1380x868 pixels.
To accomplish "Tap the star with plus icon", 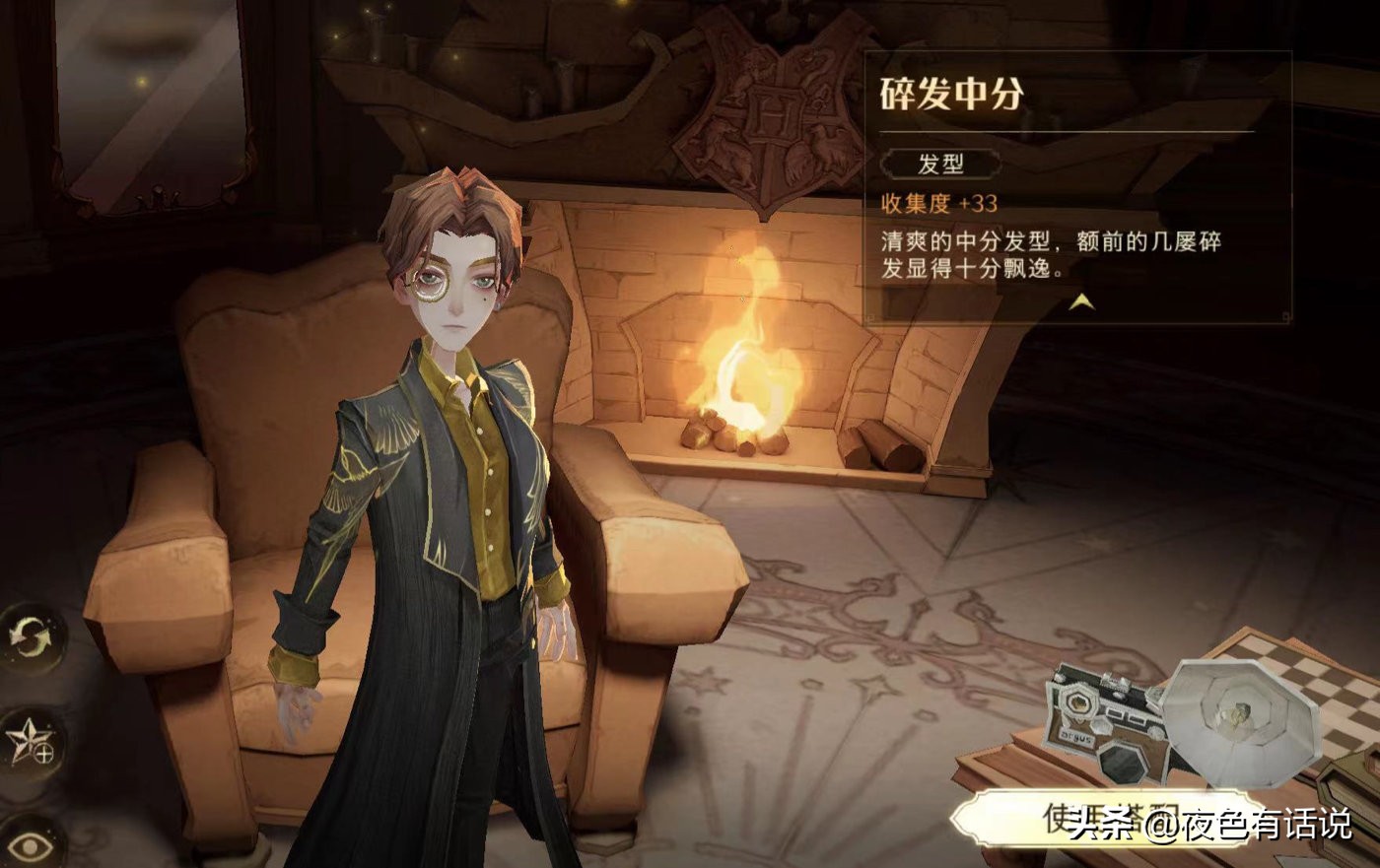I will pos(32,741).
